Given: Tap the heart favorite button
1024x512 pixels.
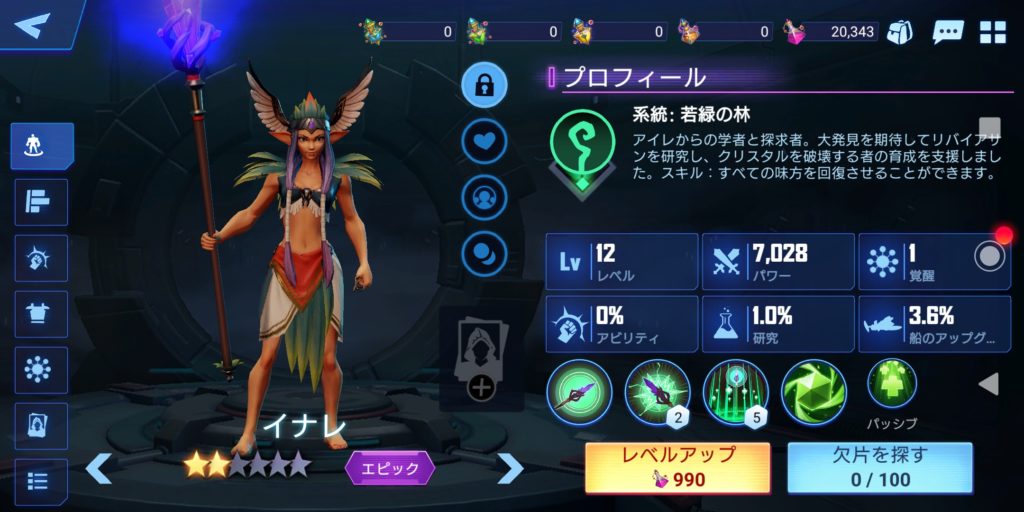Looking at the screenshot, I should coord(484,141).
